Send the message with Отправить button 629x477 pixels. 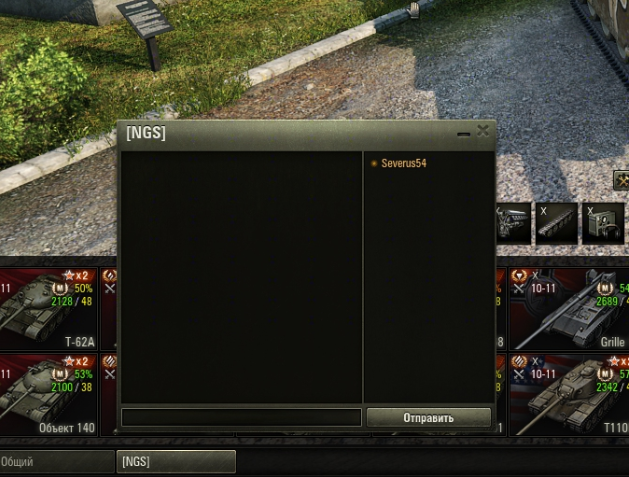(x=428, y=418)
